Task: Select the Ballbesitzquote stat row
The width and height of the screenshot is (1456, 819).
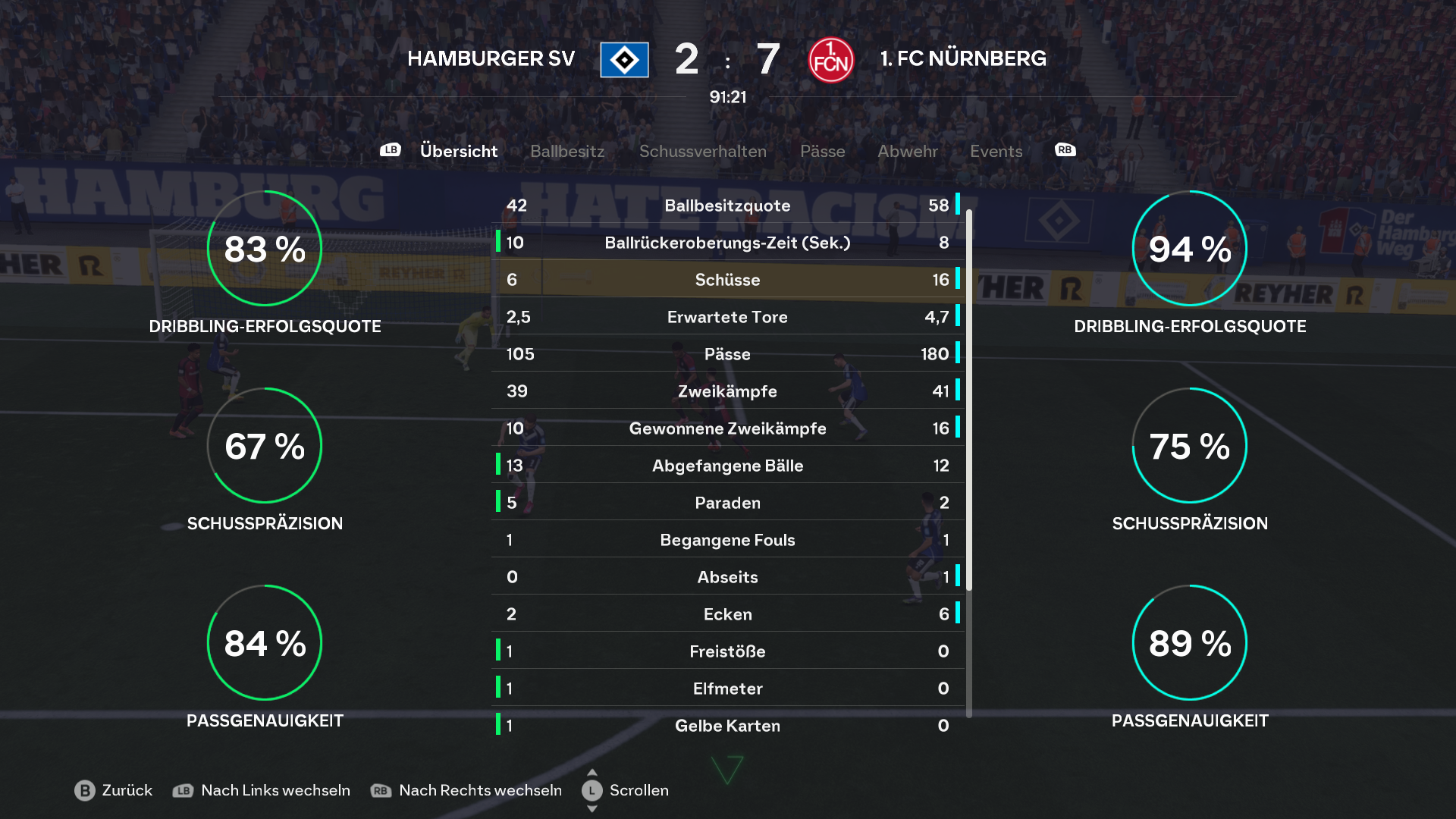Action: tap(727, 206)
